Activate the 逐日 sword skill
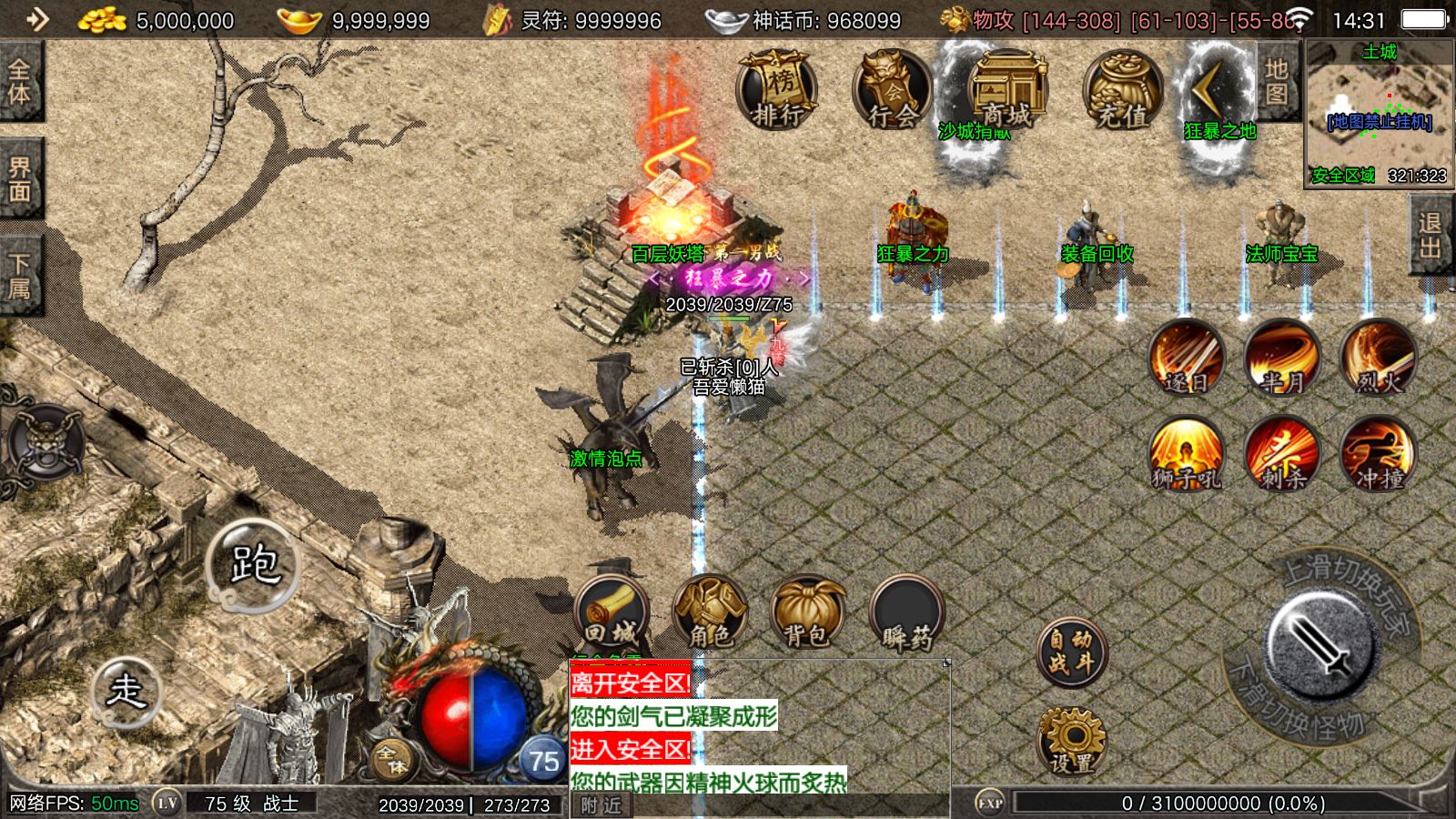The width and height of the screenshot is (1456, 819). [1186, 358]
